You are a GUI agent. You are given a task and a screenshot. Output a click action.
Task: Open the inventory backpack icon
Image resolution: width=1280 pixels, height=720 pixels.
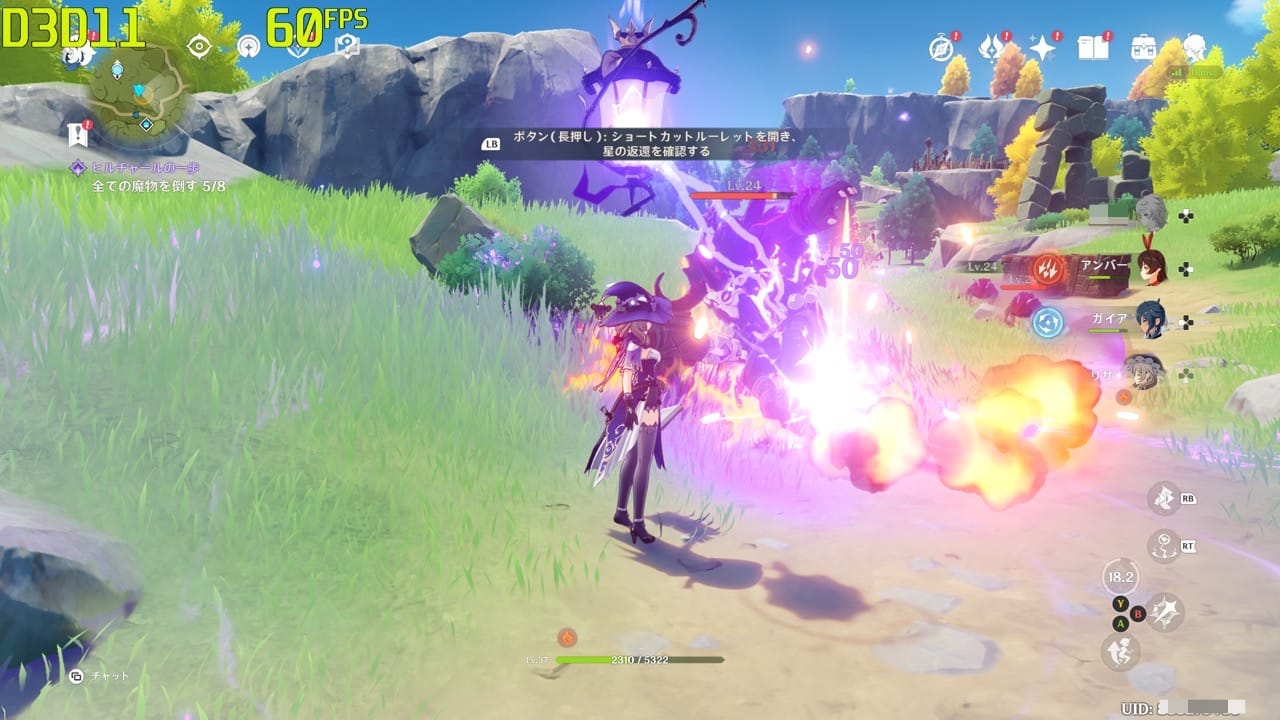[x=1143, y=47]
